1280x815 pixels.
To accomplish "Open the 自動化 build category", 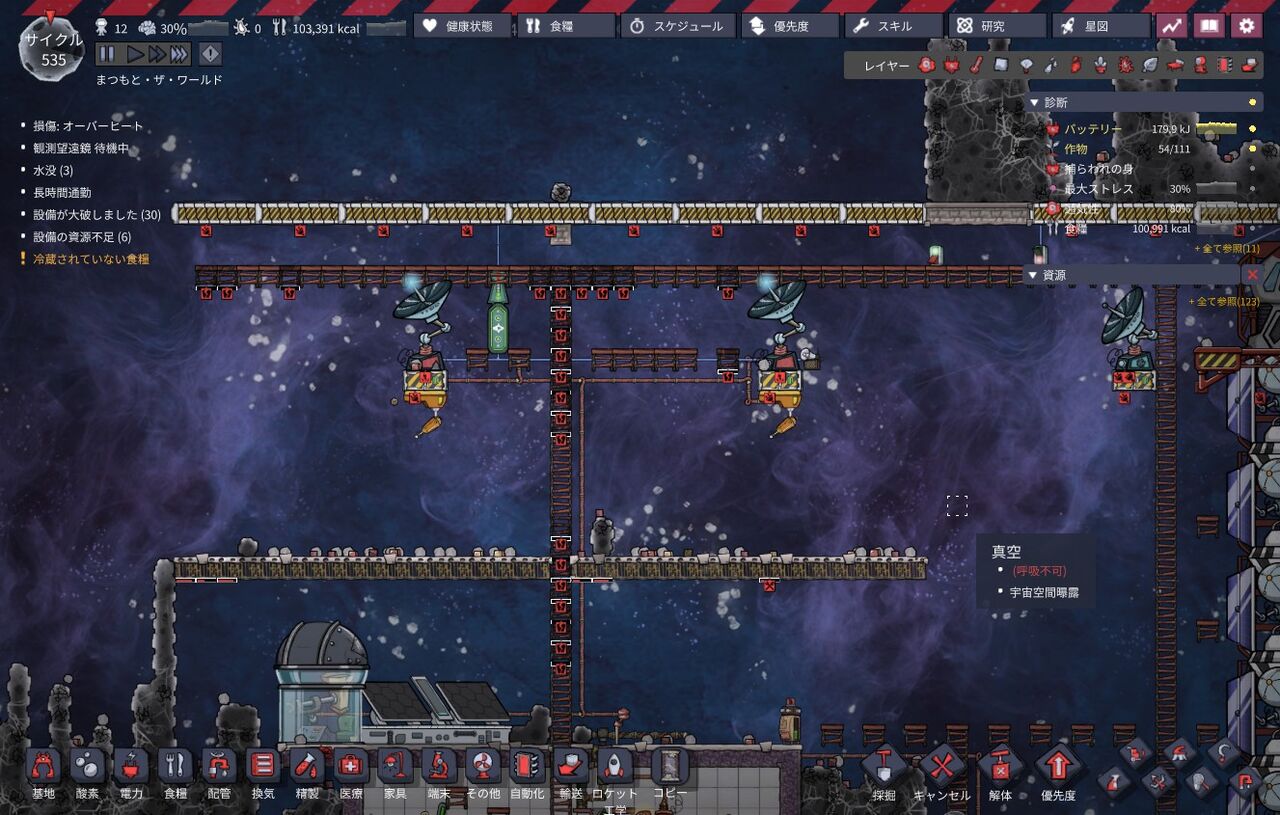I will tap(527, 773).
